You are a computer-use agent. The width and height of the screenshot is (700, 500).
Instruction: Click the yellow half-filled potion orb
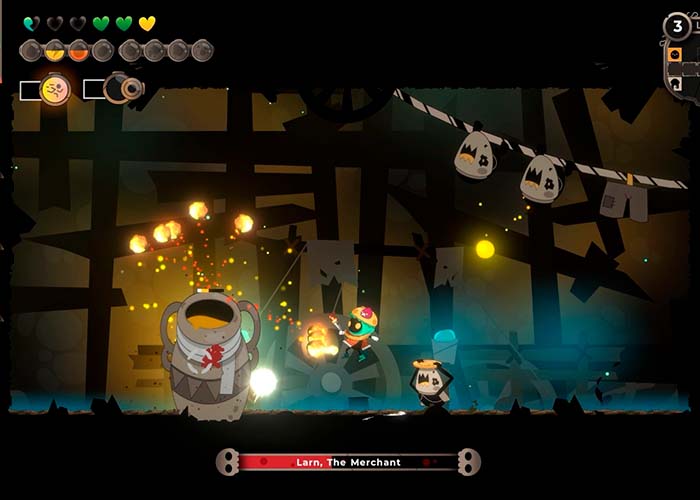click(x=55, y=50)
